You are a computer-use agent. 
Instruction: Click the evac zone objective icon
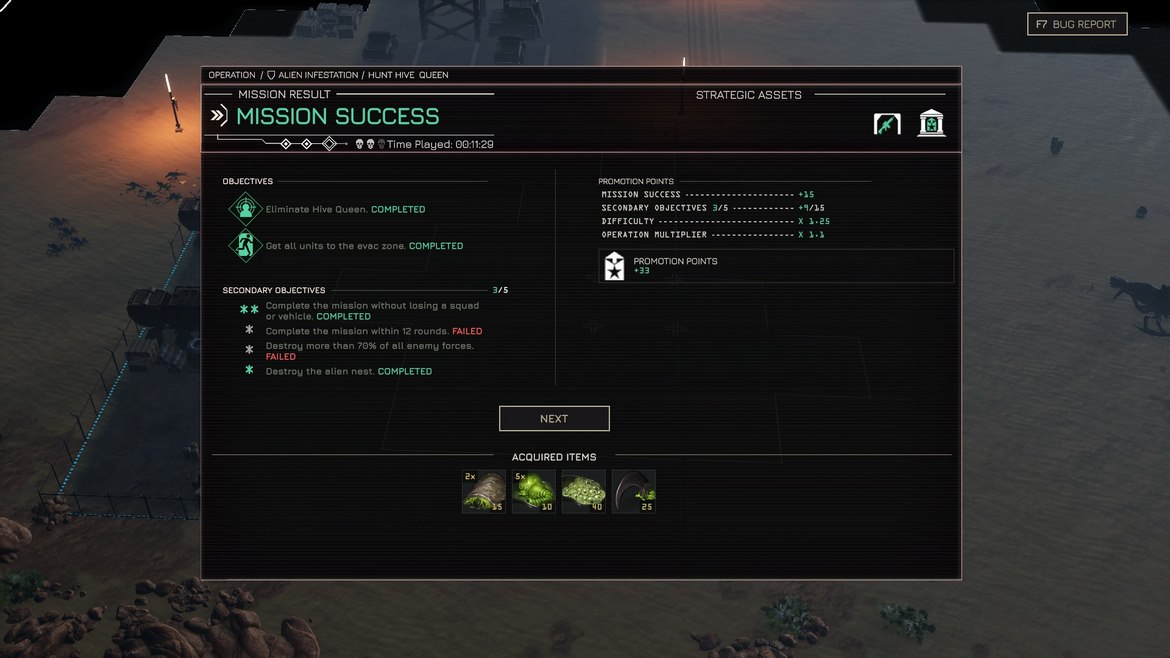click(245, 245)
